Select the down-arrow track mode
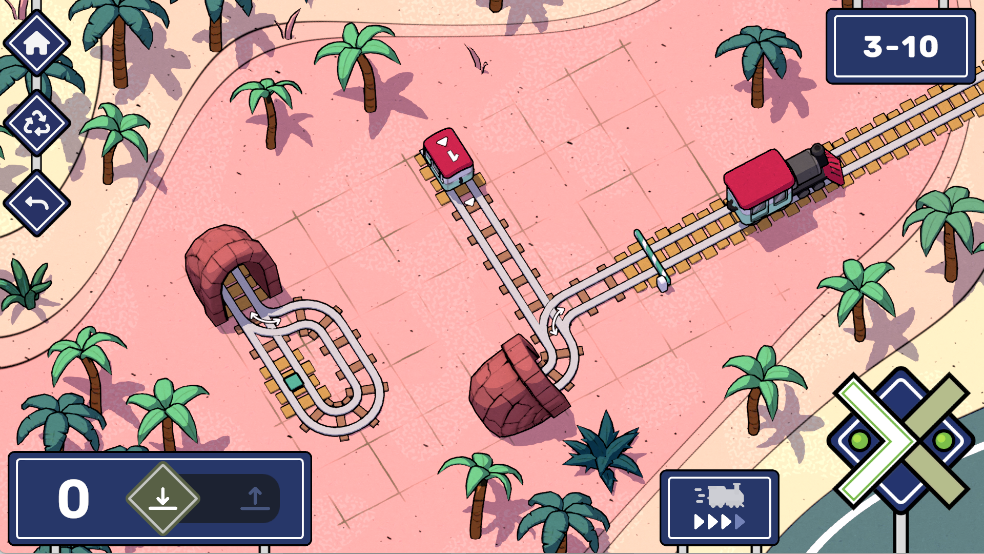This screenshot has height=554, width=984. (162, 498)
